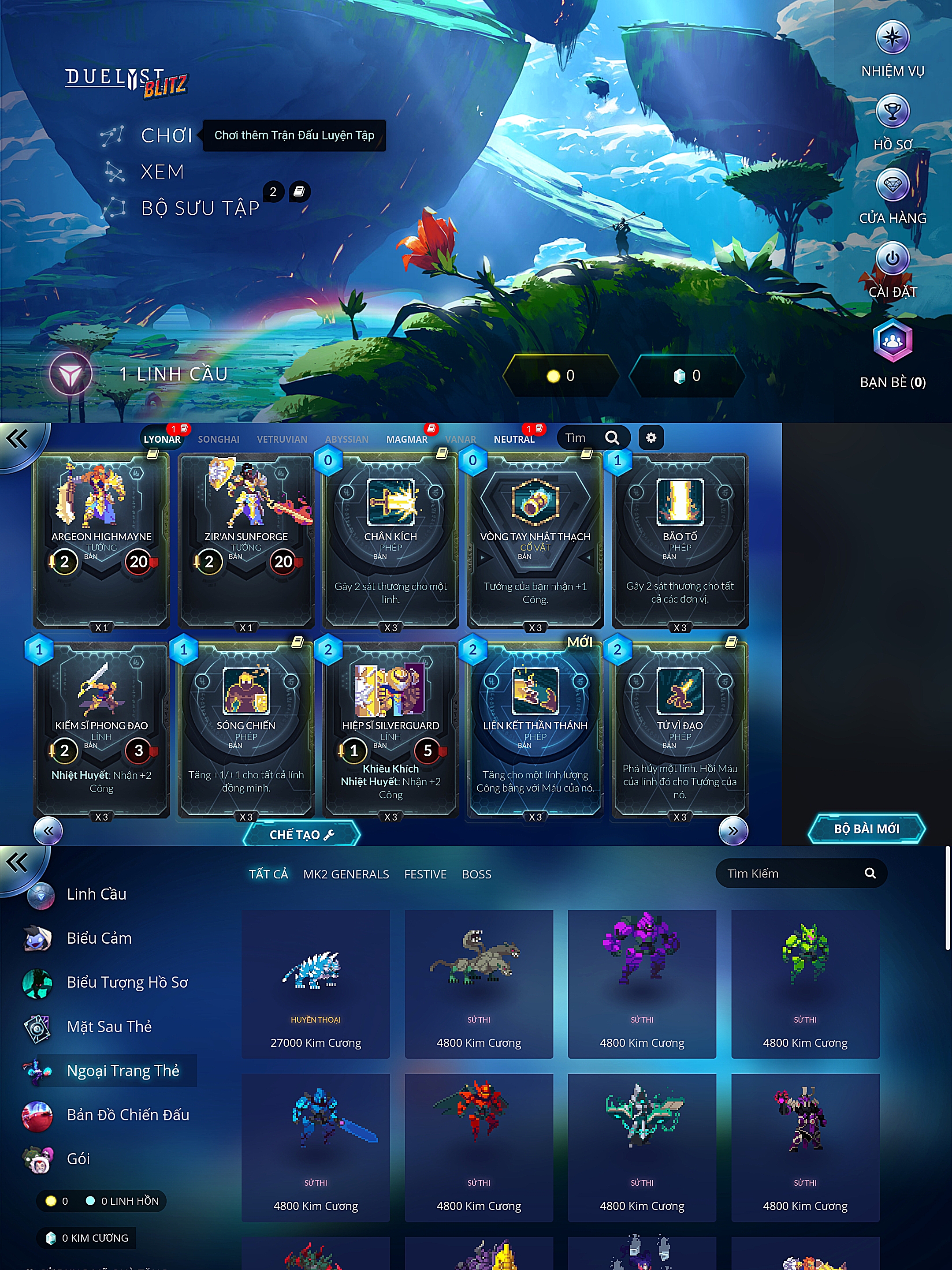
Task: Click the Tìm Kiếm shop search field
Action: pos(792,873)
